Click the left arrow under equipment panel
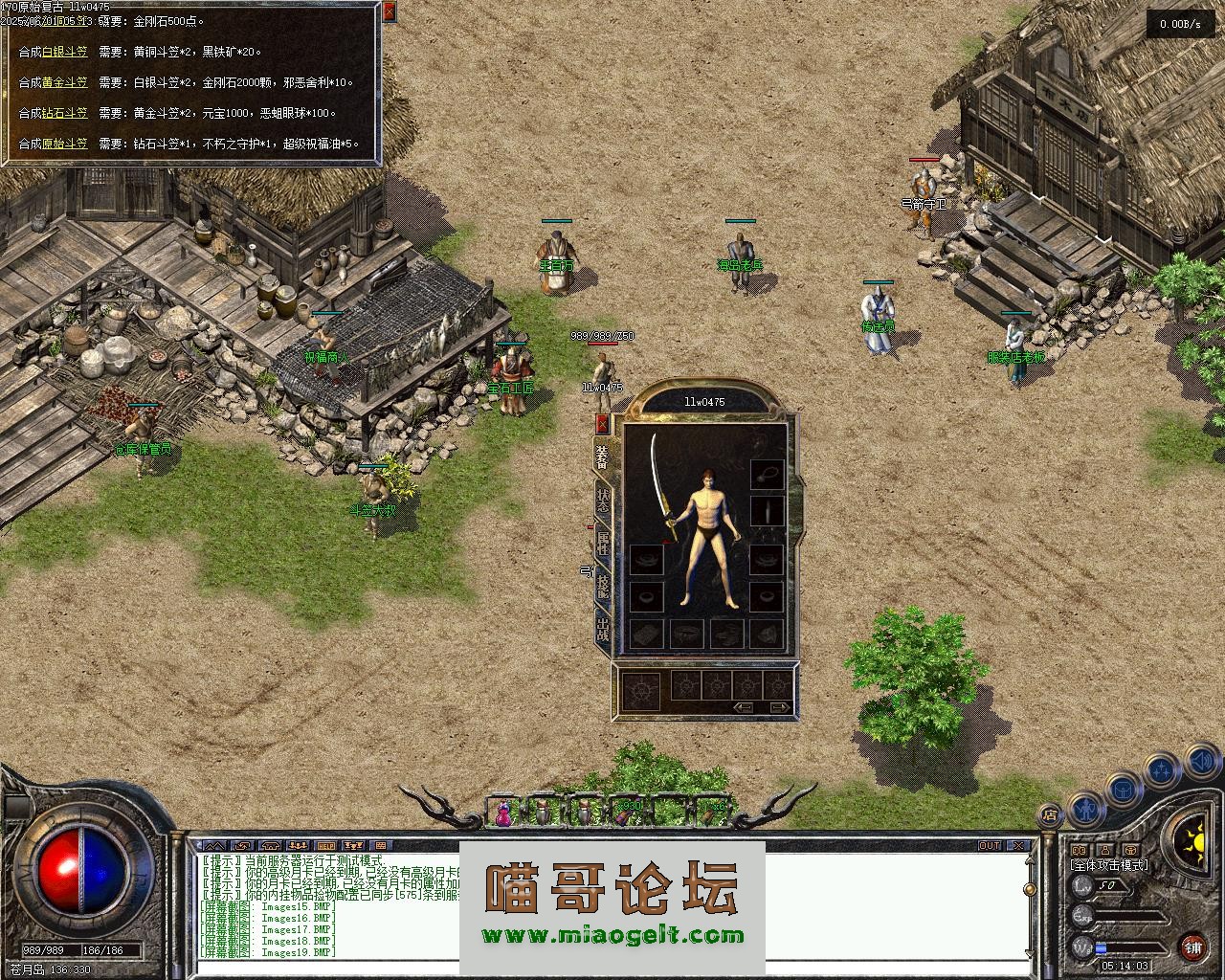This screenshot has height=980, width=1225. point(744,707)
